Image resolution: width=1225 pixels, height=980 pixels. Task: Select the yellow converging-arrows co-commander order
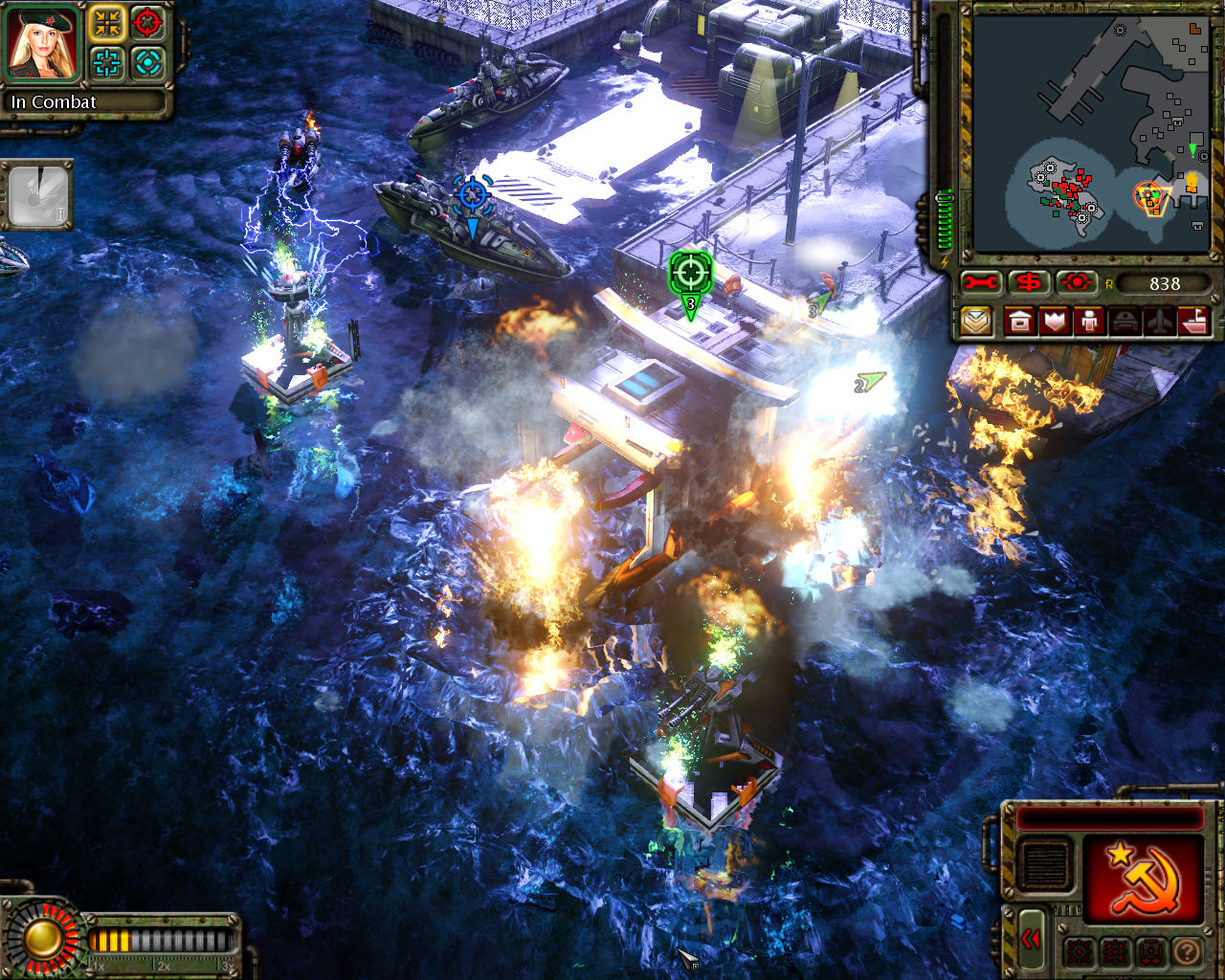107,25
